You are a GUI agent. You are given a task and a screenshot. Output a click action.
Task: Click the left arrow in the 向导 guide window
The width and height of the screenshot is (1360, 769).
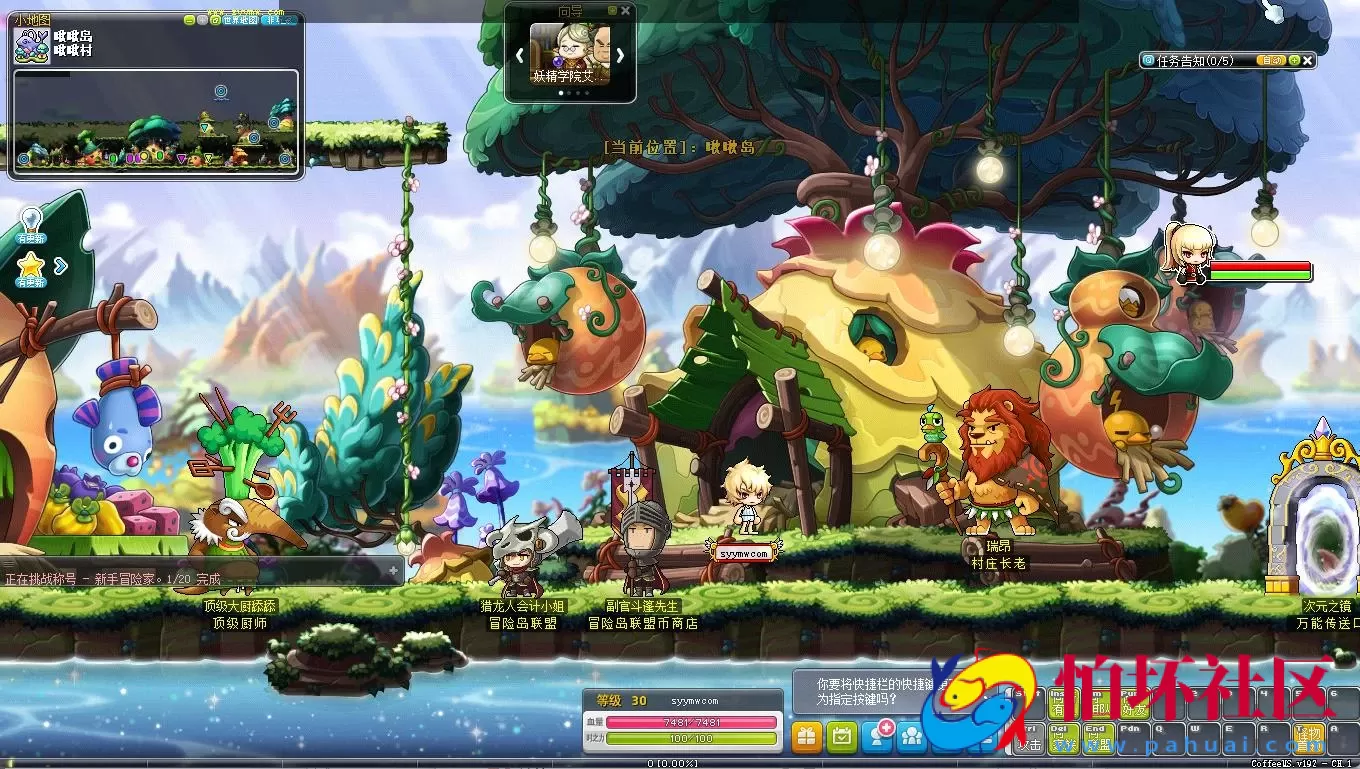[x=519, y=55]
